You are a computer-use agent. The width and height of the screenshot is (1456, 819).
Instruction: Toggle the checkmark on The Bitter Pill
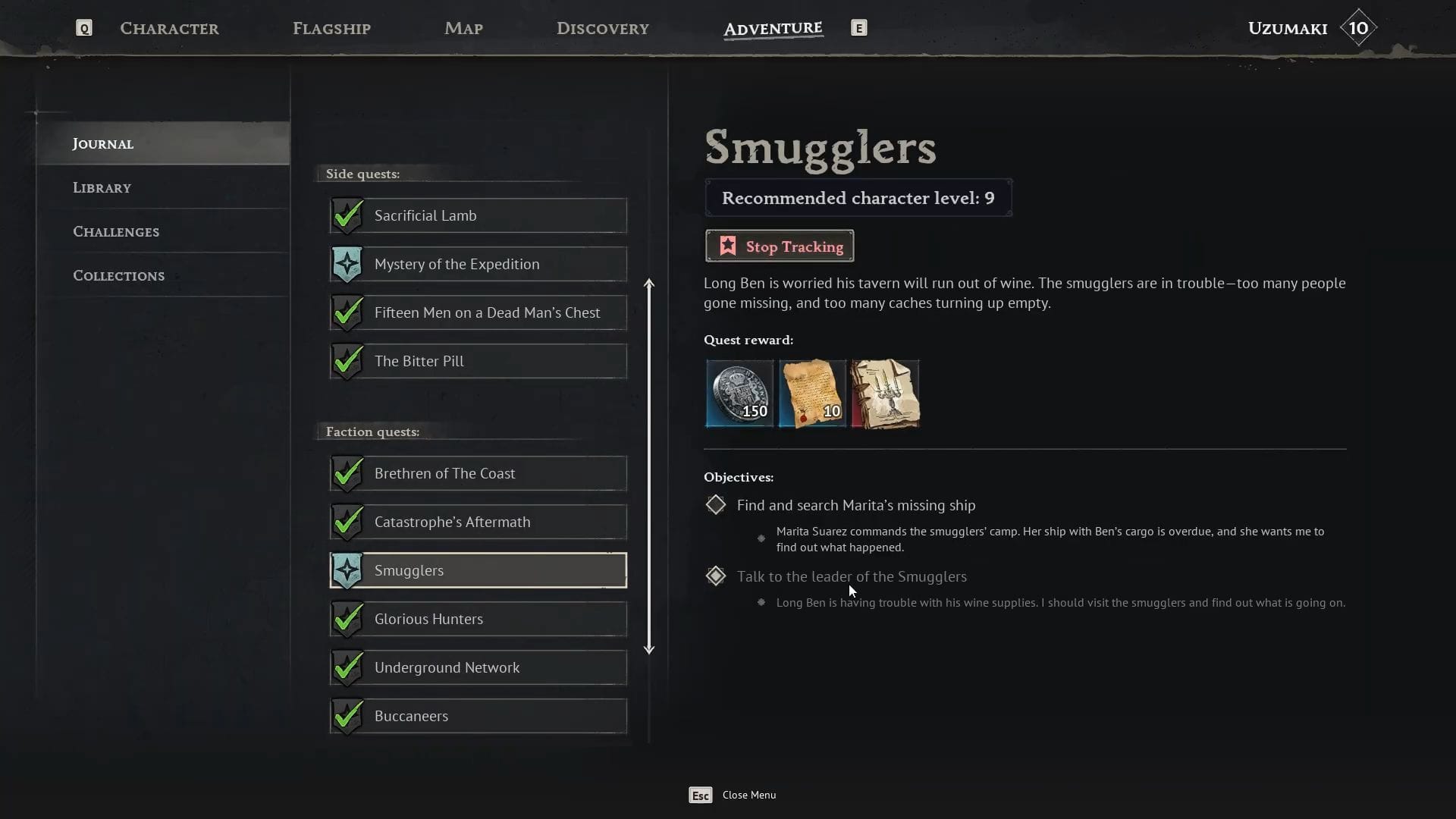[347, 361]
